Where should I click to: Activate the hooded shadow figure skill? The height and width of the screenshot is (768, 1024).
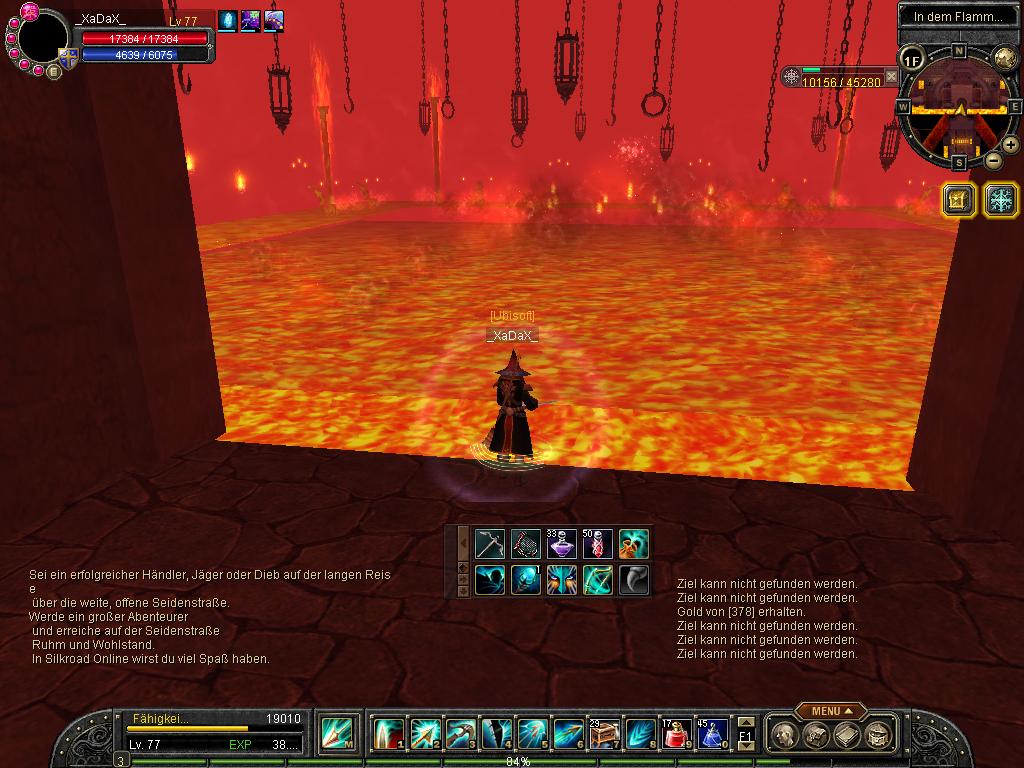pyautogui.click(x=490, y=580)
